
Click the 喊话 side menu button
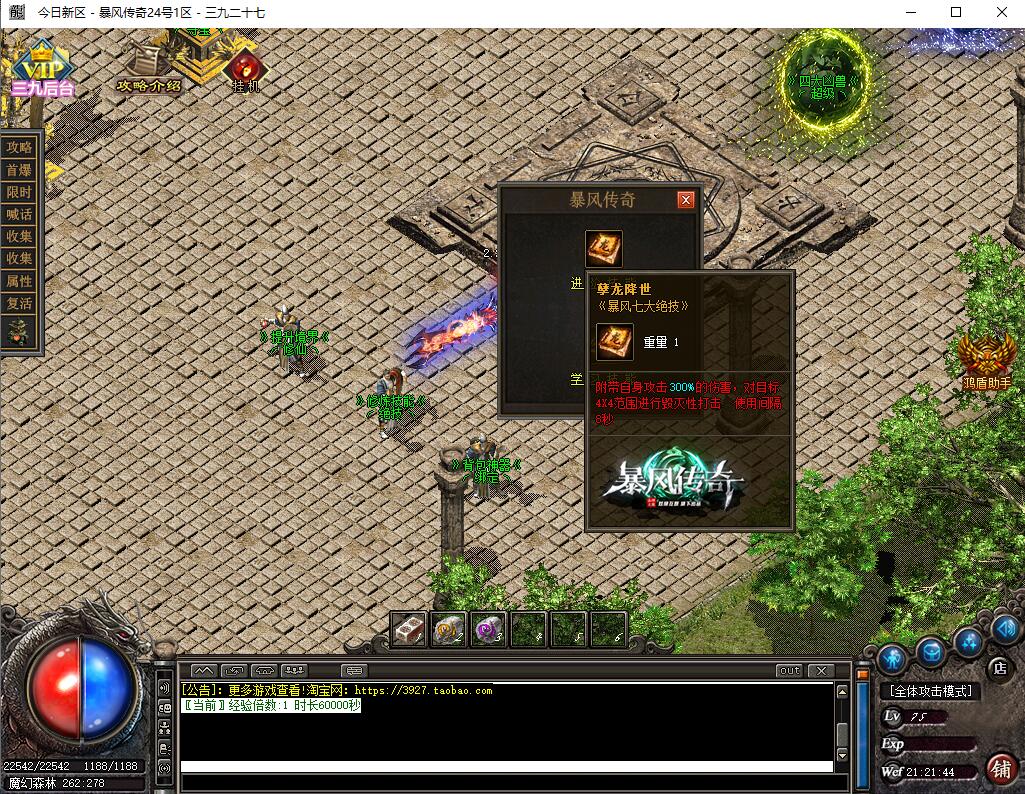coord(20,214)
